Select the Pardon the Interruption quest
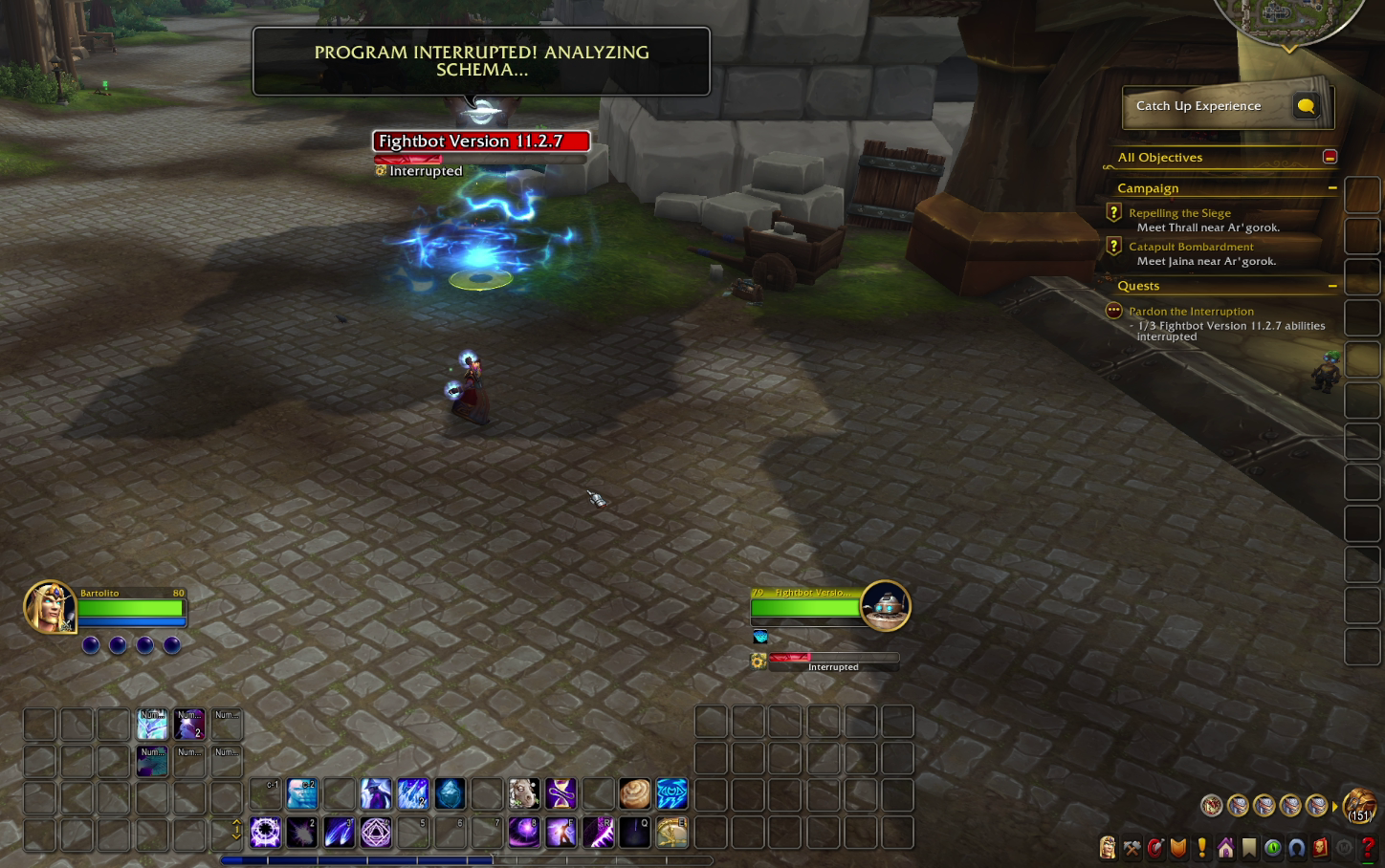 [x=1191, y=312]
